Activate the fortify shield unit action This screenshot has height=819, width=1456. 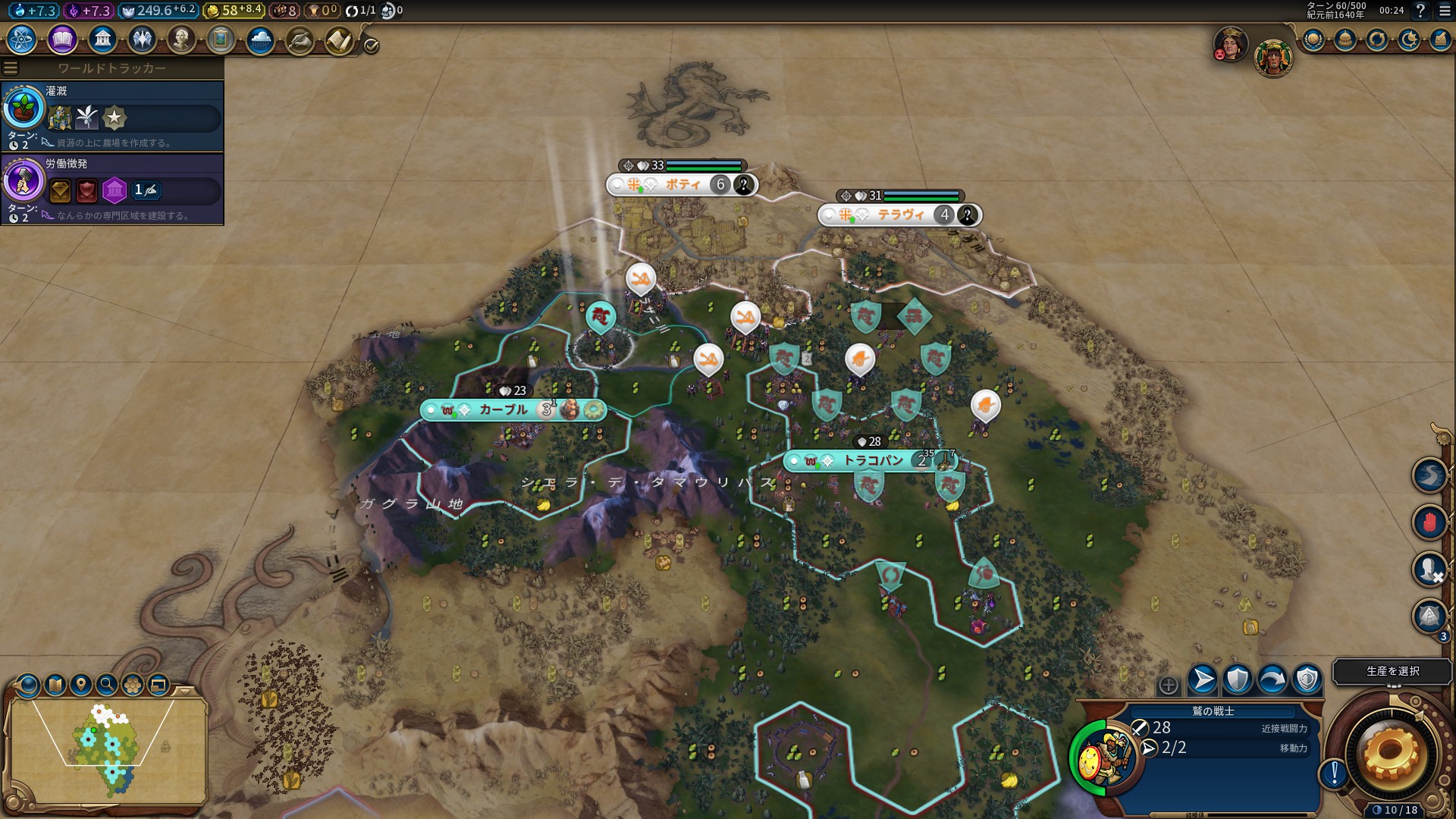click(x=1237, y=679)
